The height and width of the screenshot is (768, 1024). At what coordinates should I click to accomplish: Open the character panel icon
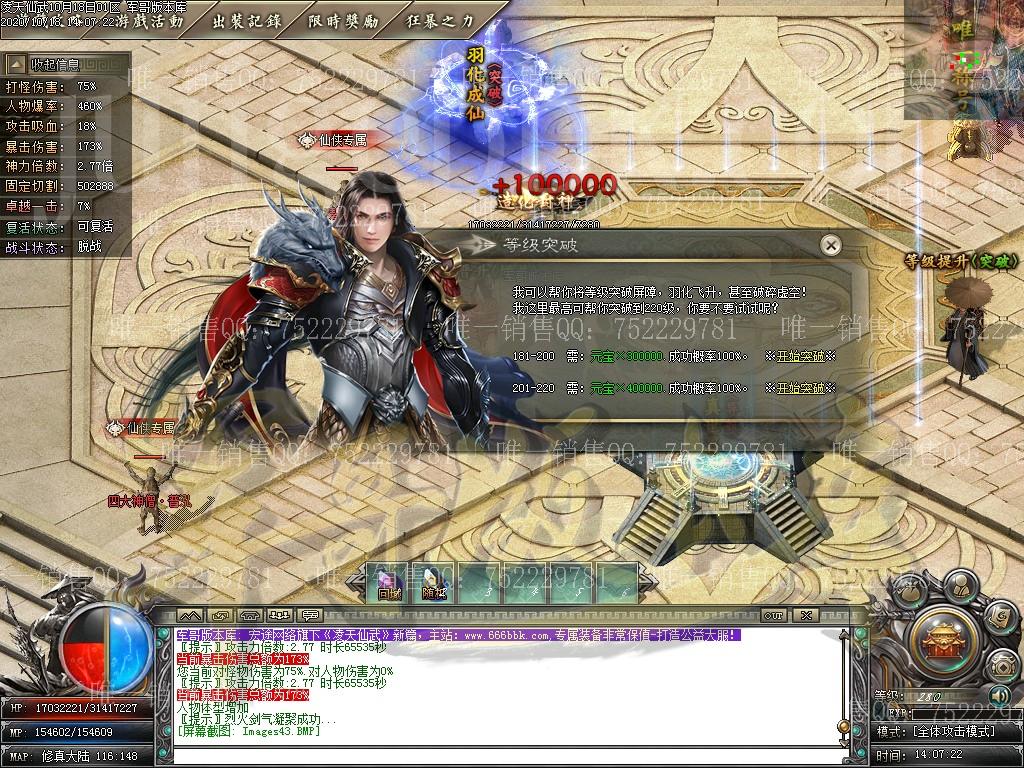(961, 585)
